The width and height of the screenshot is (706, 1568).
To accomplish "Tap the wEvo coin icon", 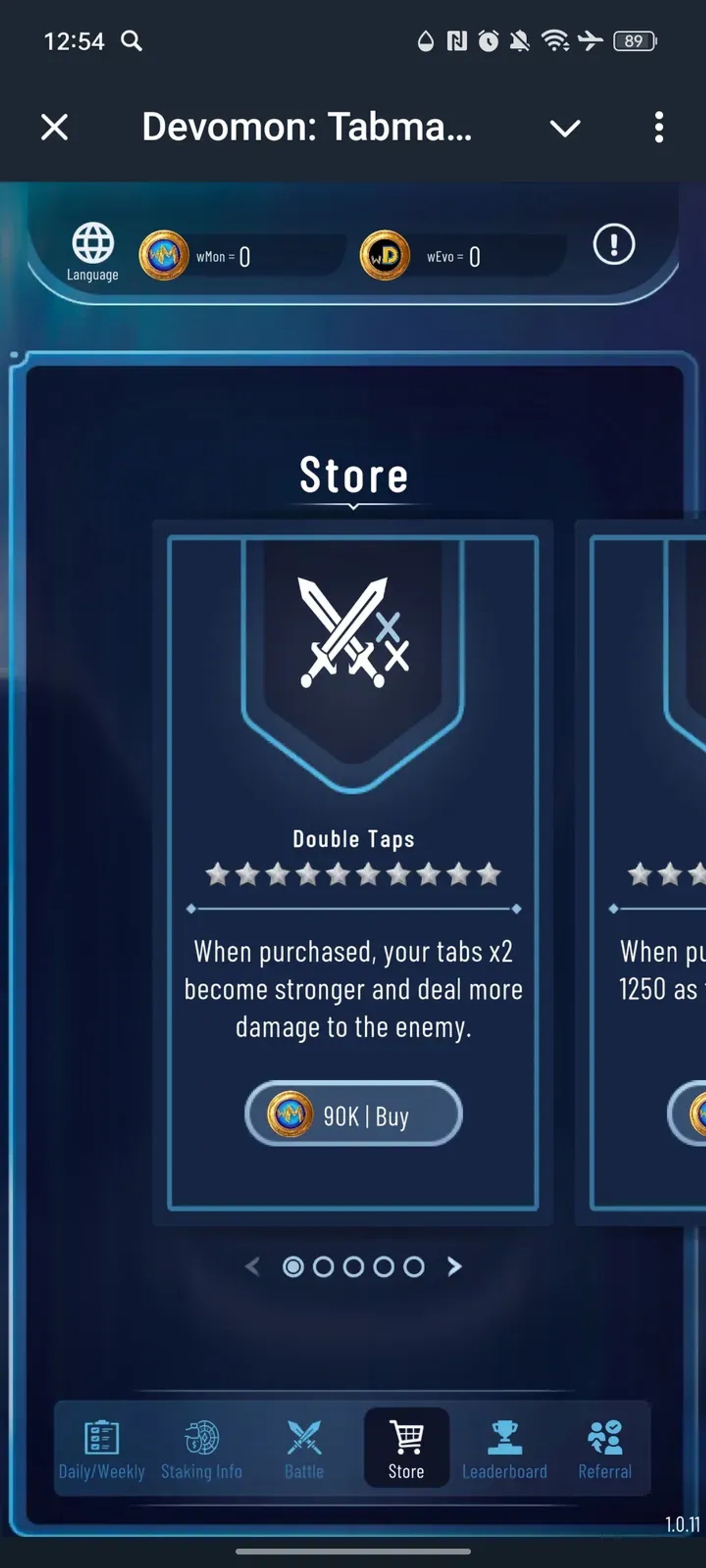I will click(x=384, y=255).
